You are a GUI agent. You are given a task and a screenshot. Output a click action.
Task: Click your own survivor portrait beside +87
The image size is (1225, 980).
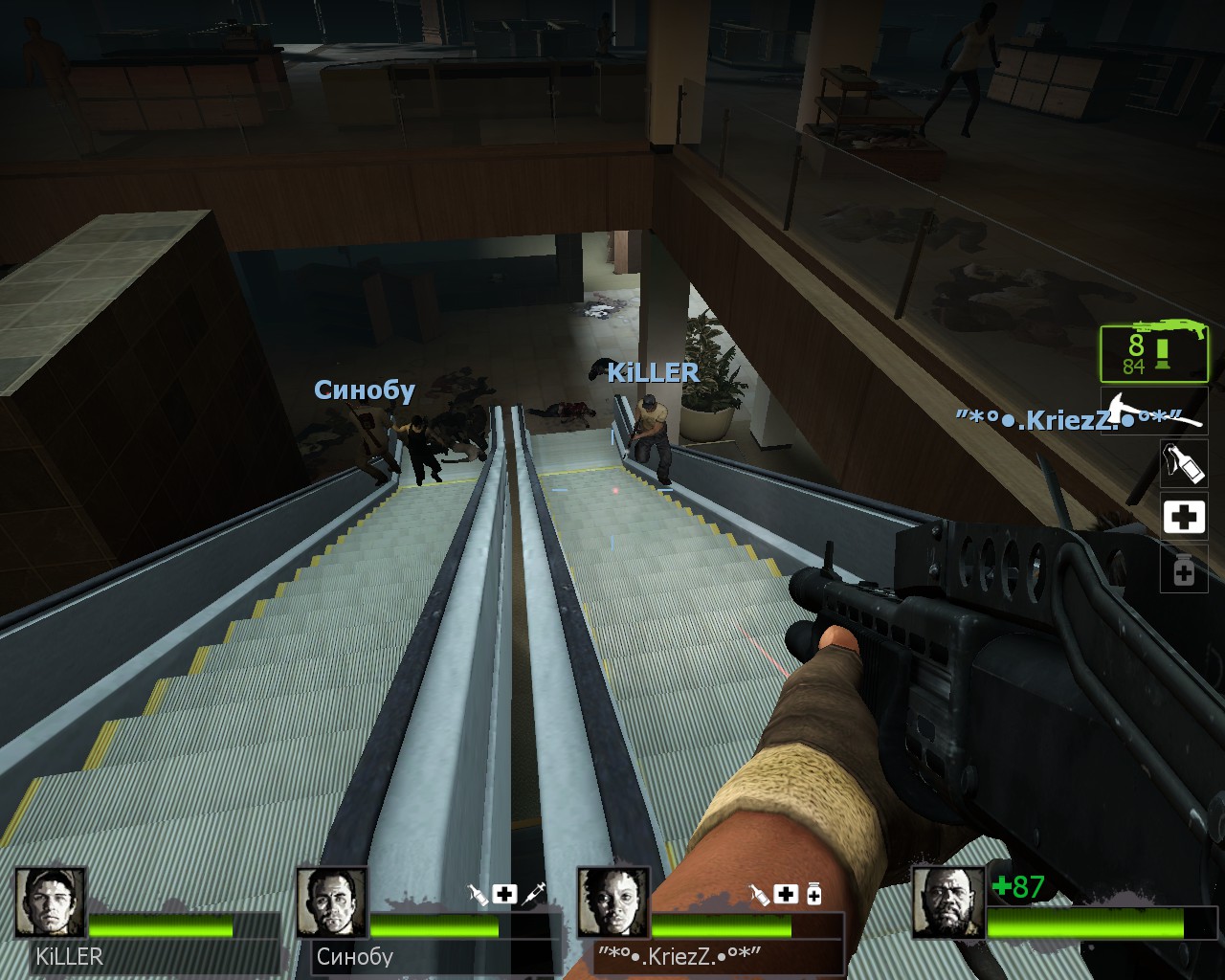point(947,902)
